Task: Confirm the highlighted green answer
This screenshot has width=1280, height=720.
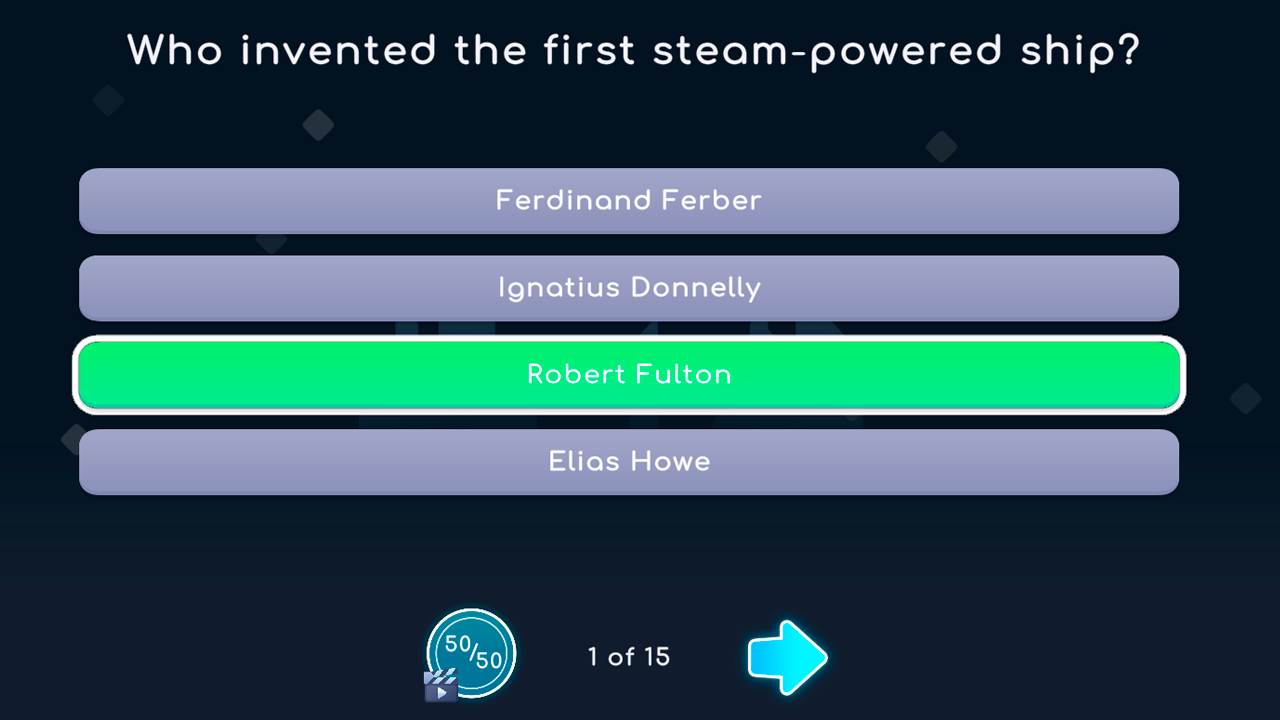Action: pyautogui.click(x=628, y=375)
